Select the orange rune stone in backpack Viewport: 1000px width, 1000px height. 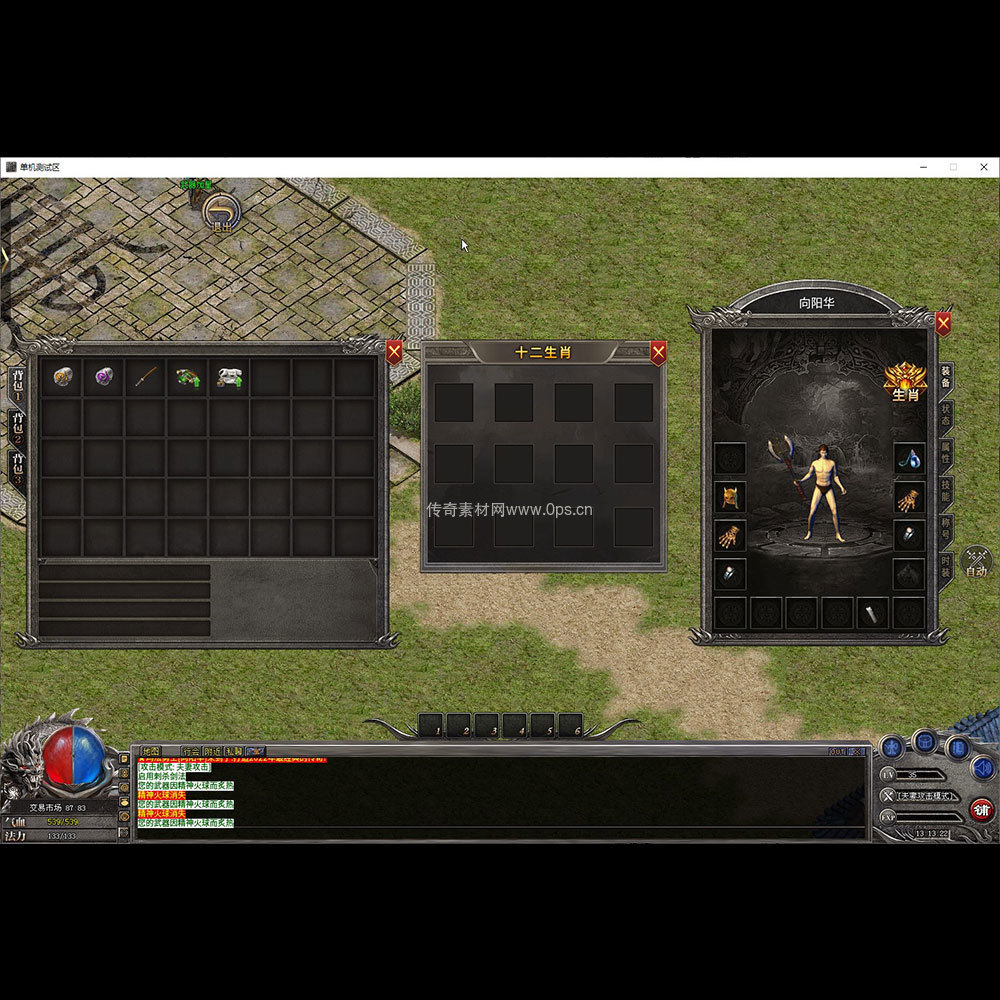click(63, 377)
